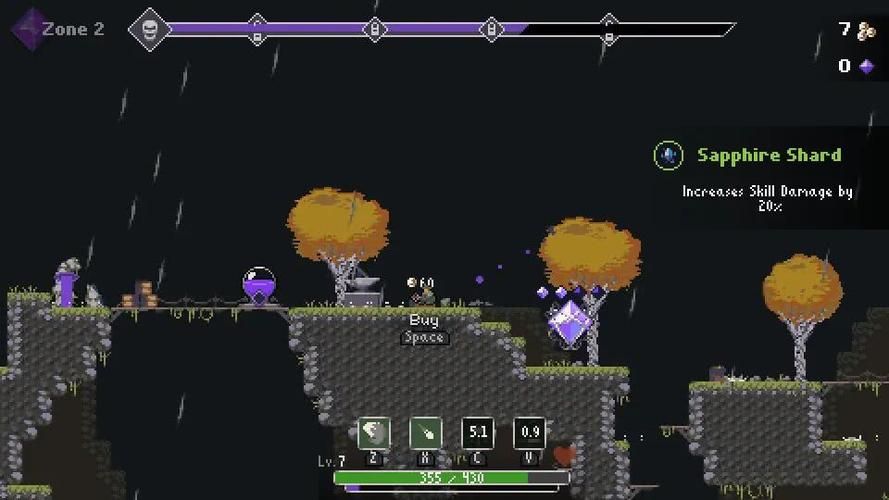Screen dimensions: 889x500
Task: Activate the white claw slash skill
Action: pyautogui.click(x=374, y=433)
